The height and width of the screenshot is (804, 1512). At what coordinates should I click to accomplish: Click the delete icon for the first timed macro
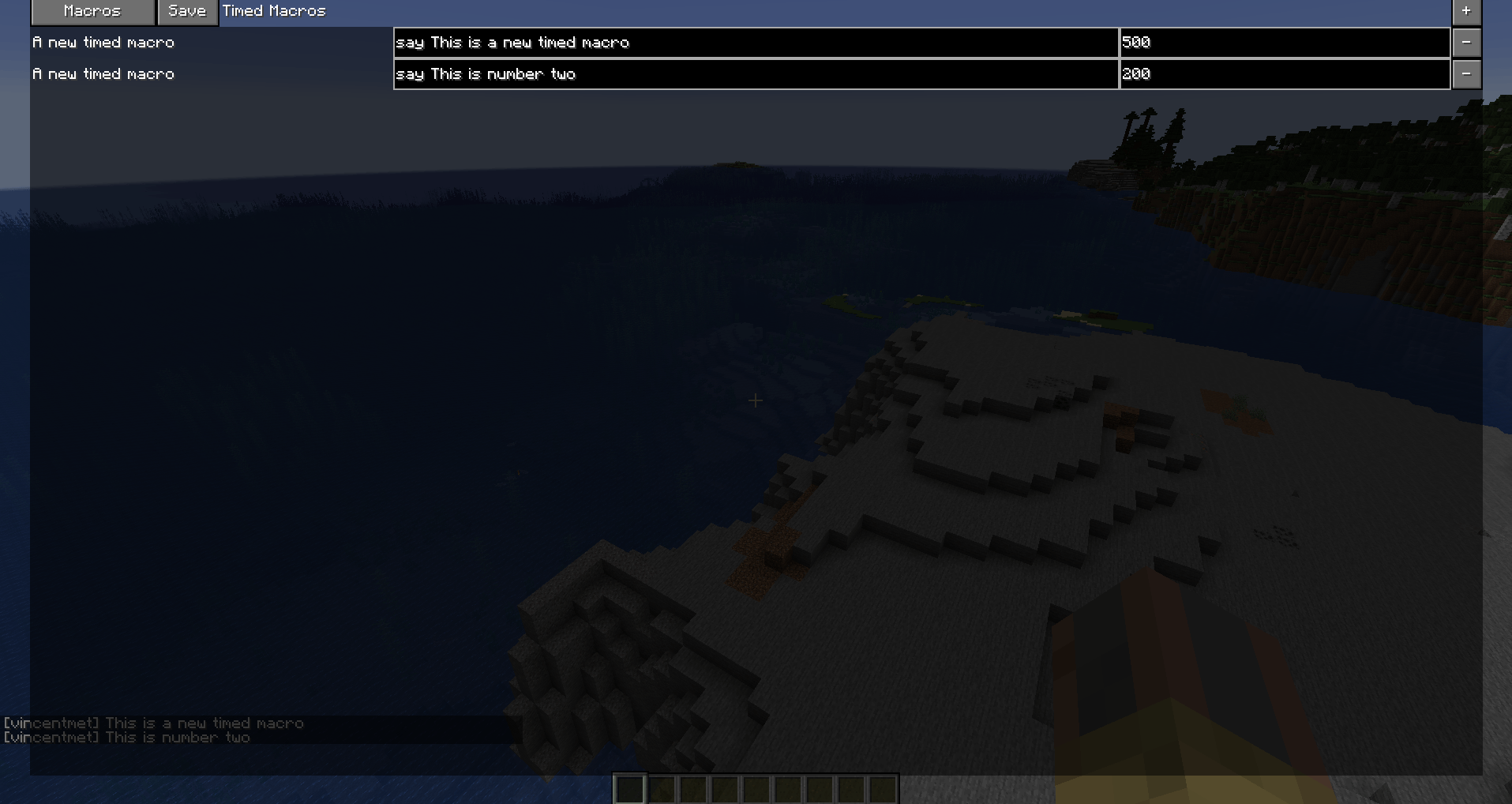(1467, 42)
